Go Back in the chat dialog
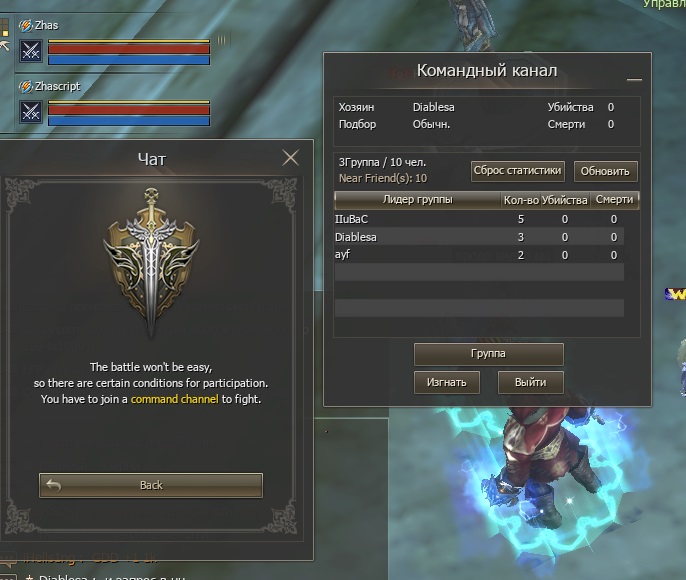This screenshot has height=580, width=686. (x=151, y=485)
